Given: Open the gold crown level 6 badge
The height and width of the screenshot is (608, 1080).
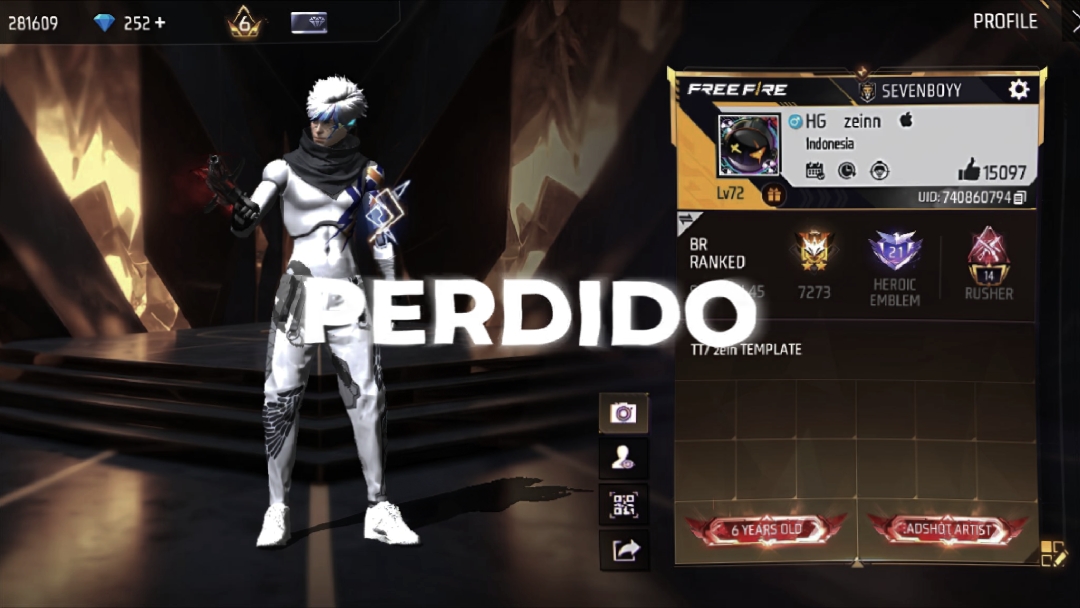Looking at the screenshot, I should click(x=244, y=22).
